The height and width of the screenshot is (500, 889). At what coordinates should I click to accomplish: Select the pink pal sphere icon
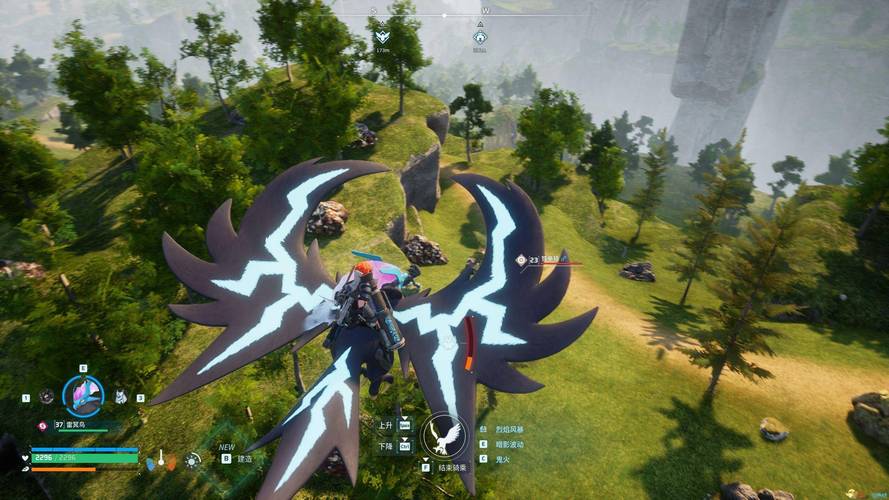42,425
